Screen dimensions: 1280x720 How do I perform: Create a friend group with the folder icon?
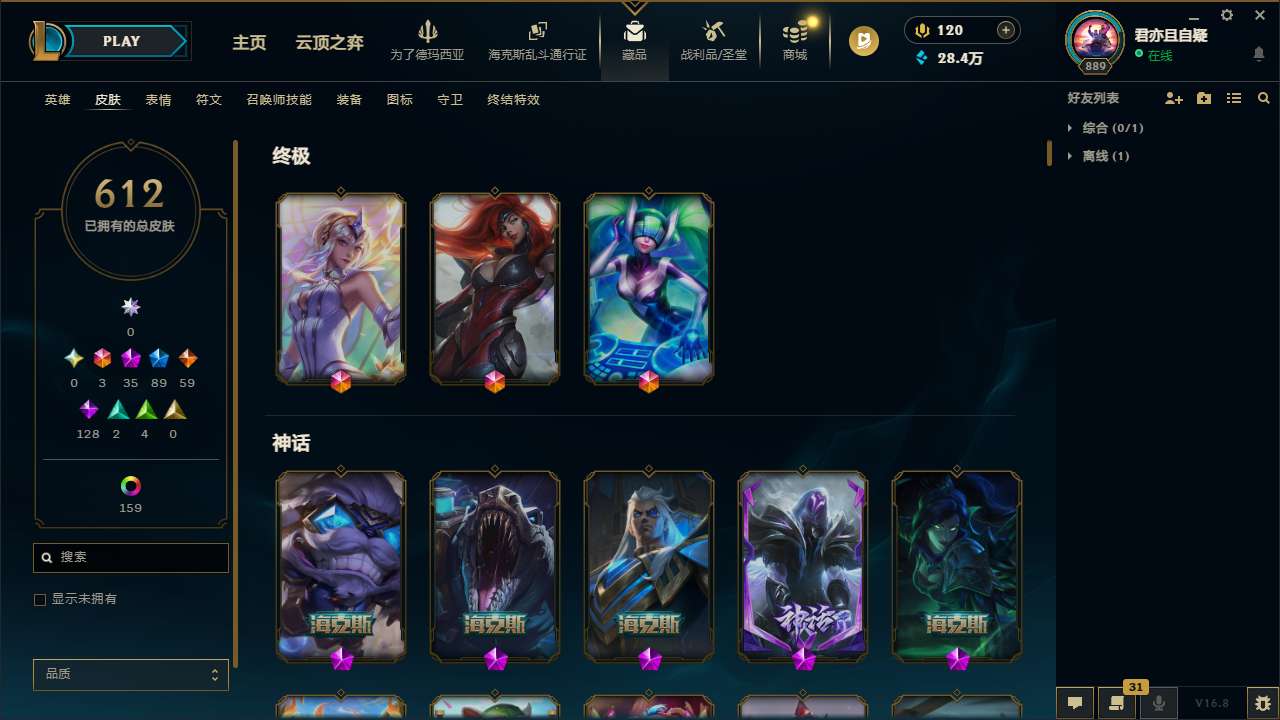(1202, 97)
